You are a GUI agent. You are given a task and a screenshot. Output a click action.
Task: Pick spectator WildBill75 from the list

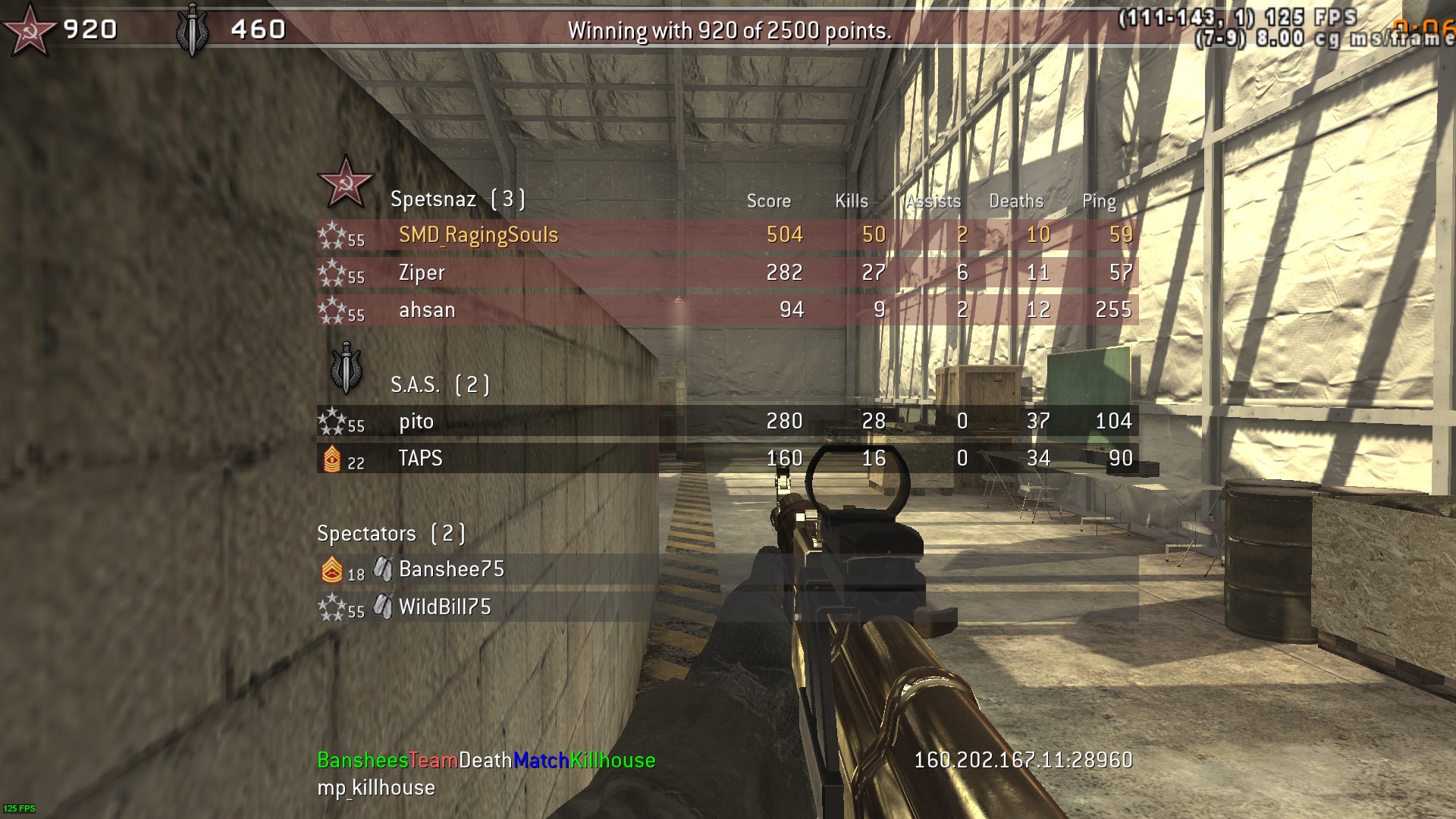coord(445,607)
